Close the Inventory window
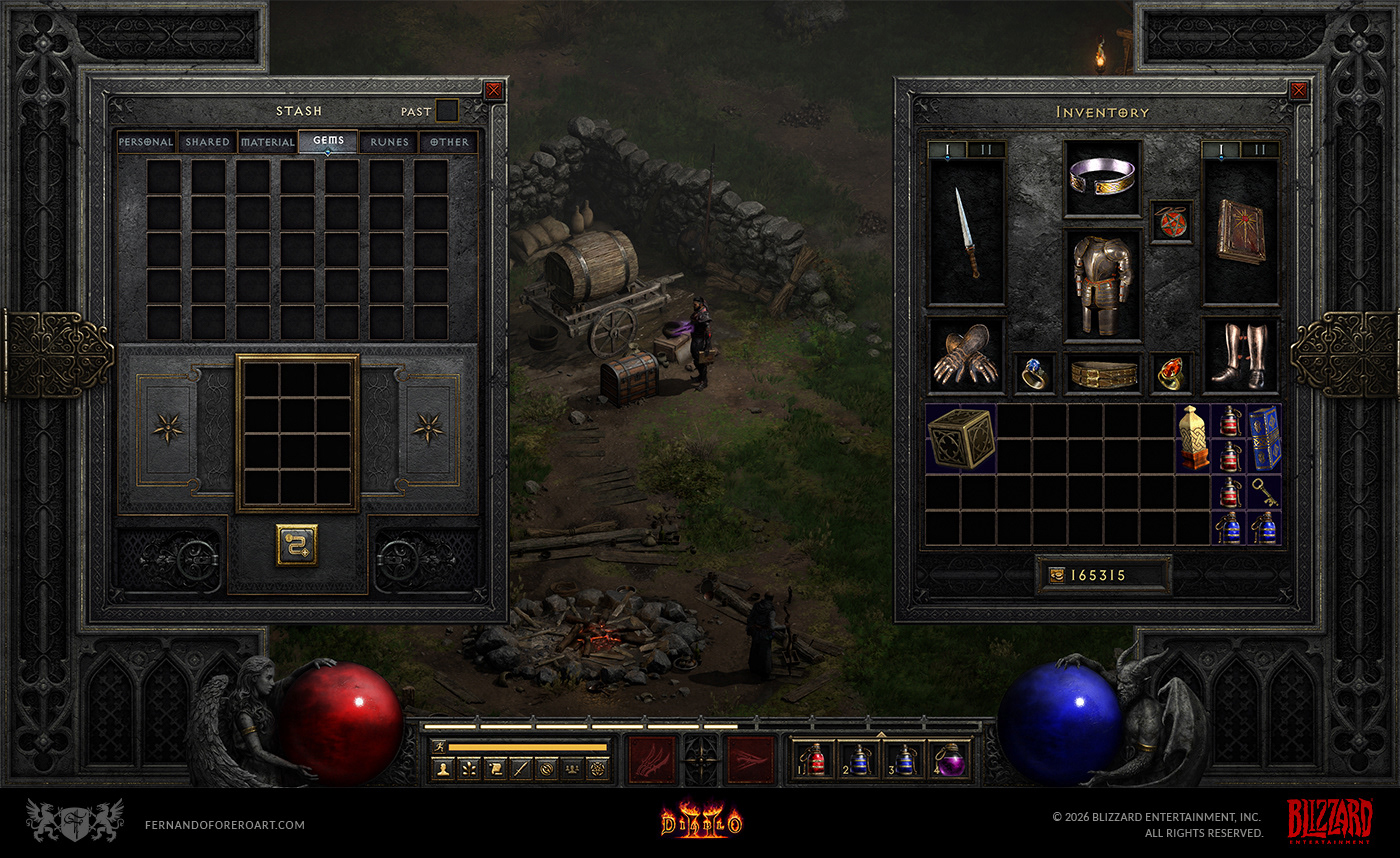 pyautogui.click(x=1298, y=91)
